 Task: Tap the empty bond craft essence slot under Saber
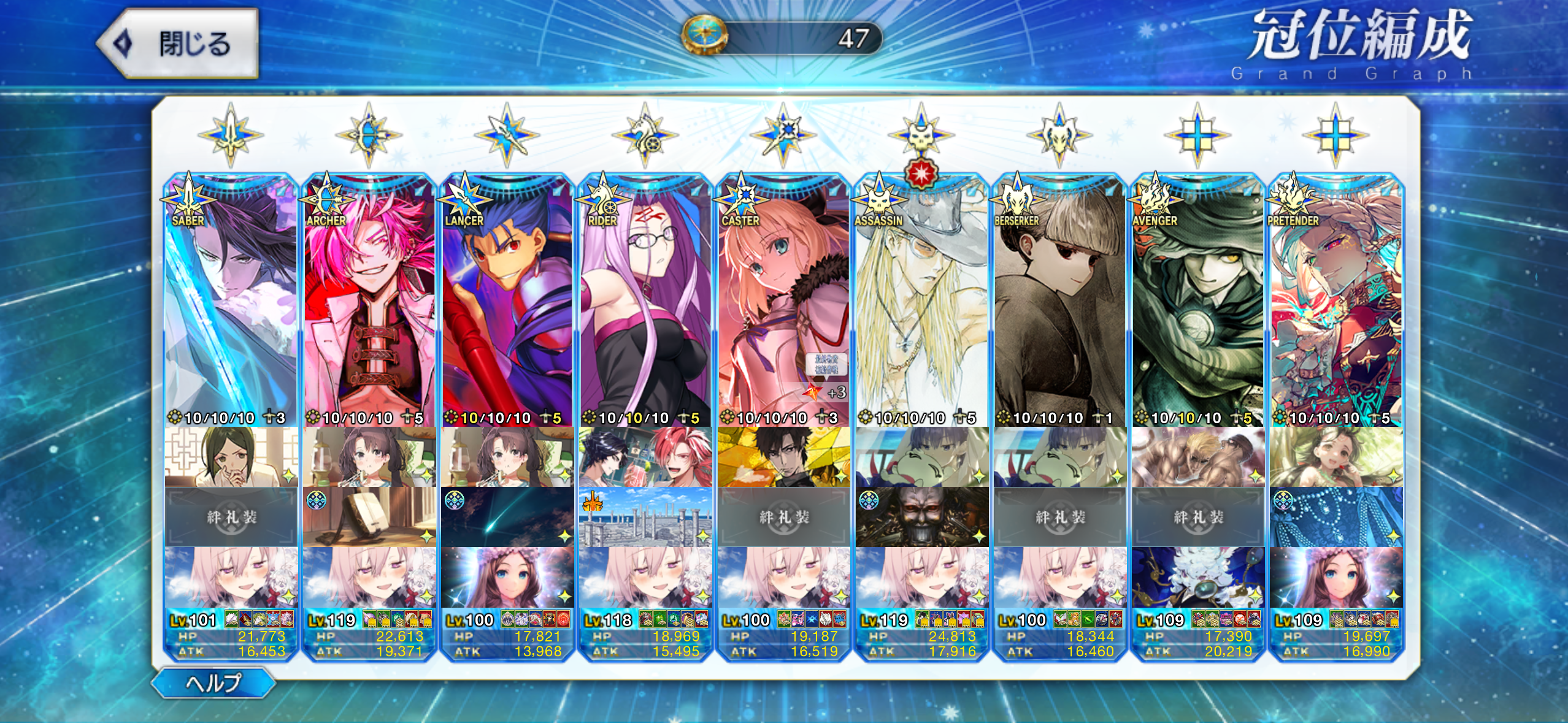click(231, 517)
